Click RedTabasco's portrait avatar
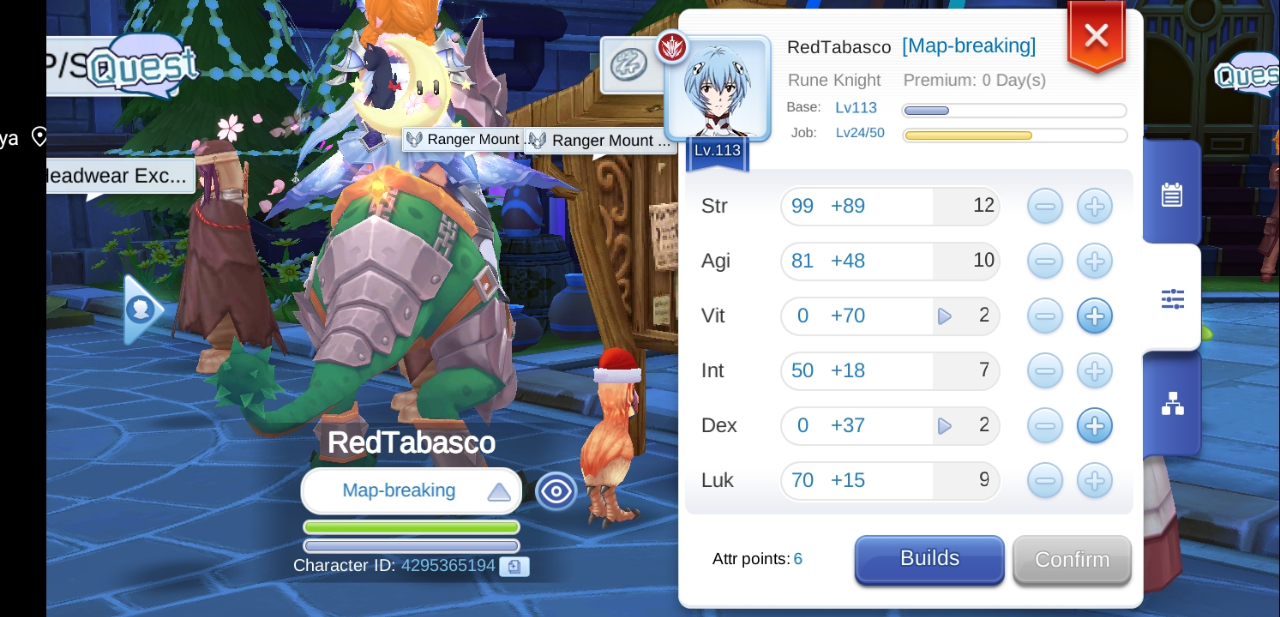Screen dimensions: 1280x617 coord(718,90)
